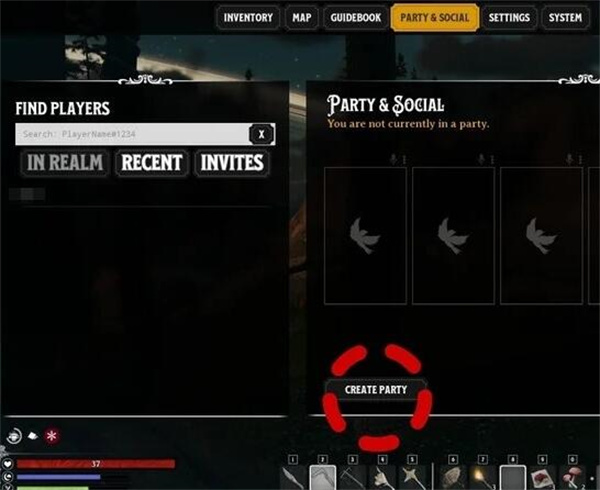Open the Inventory tab
600x490 pixels.
(248, 18)
